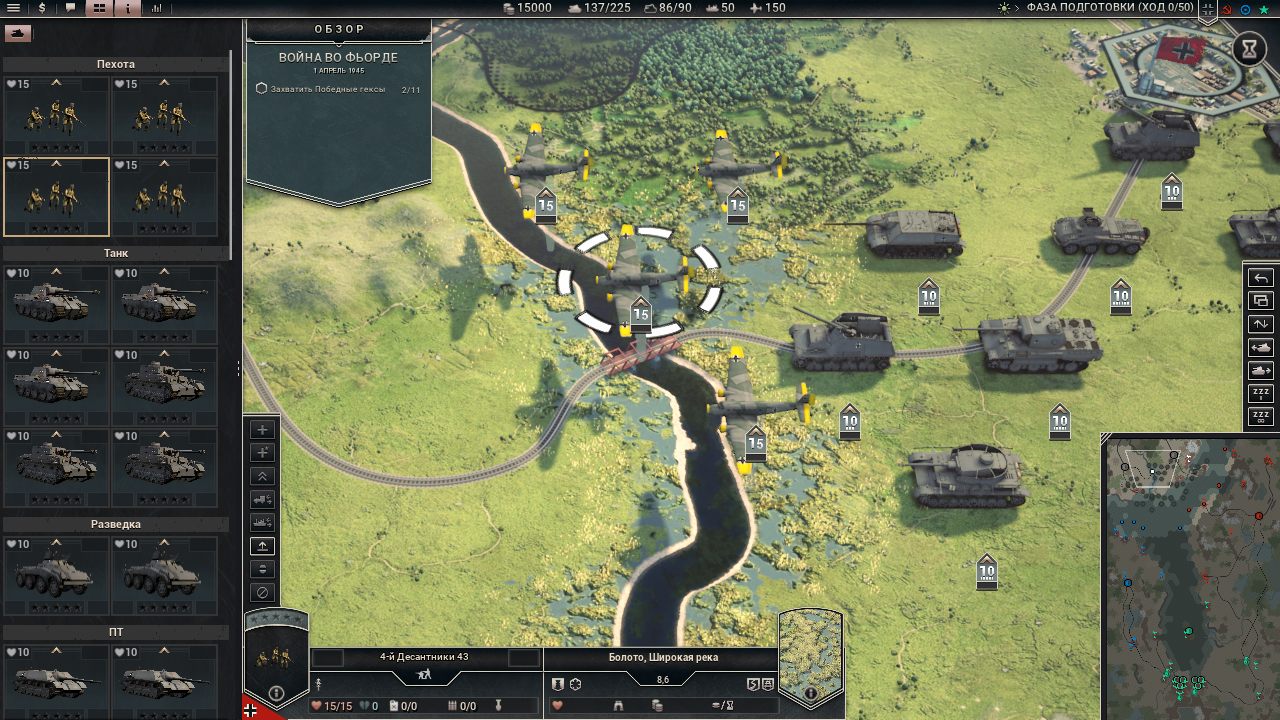1280x720 pixels.
Task: Toggle the info overview panel
Action: [x=127, y=8]
